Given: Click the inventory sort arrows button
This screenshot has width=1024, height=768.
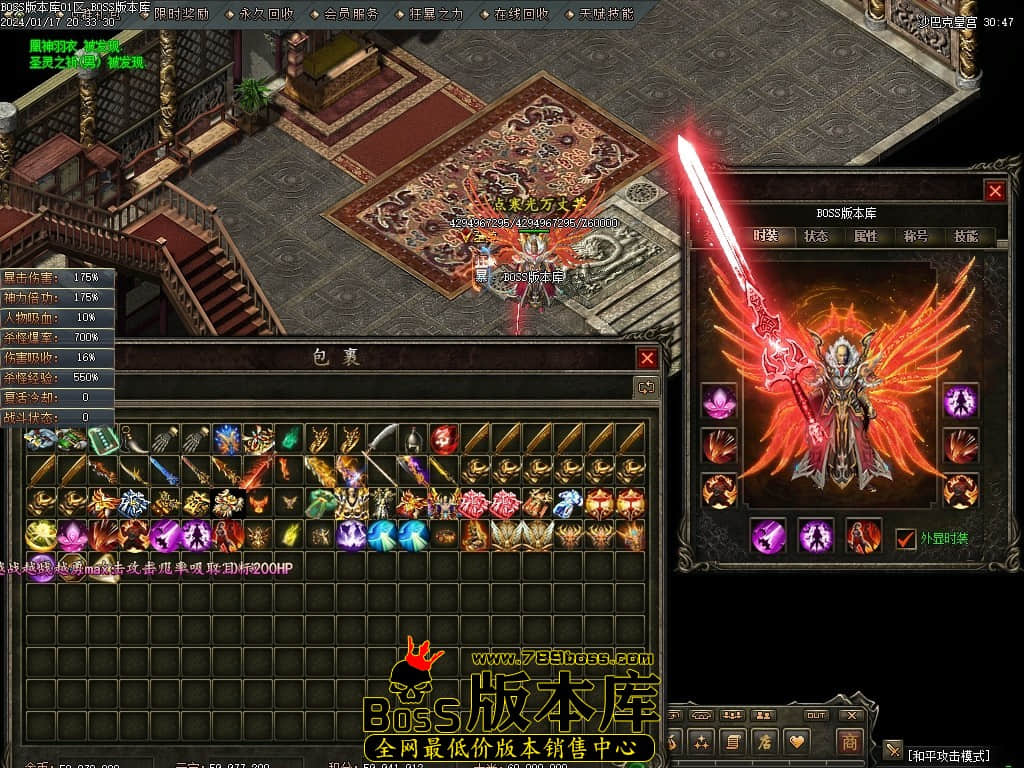Looking at the screenshot, I should tap(647, 387).
